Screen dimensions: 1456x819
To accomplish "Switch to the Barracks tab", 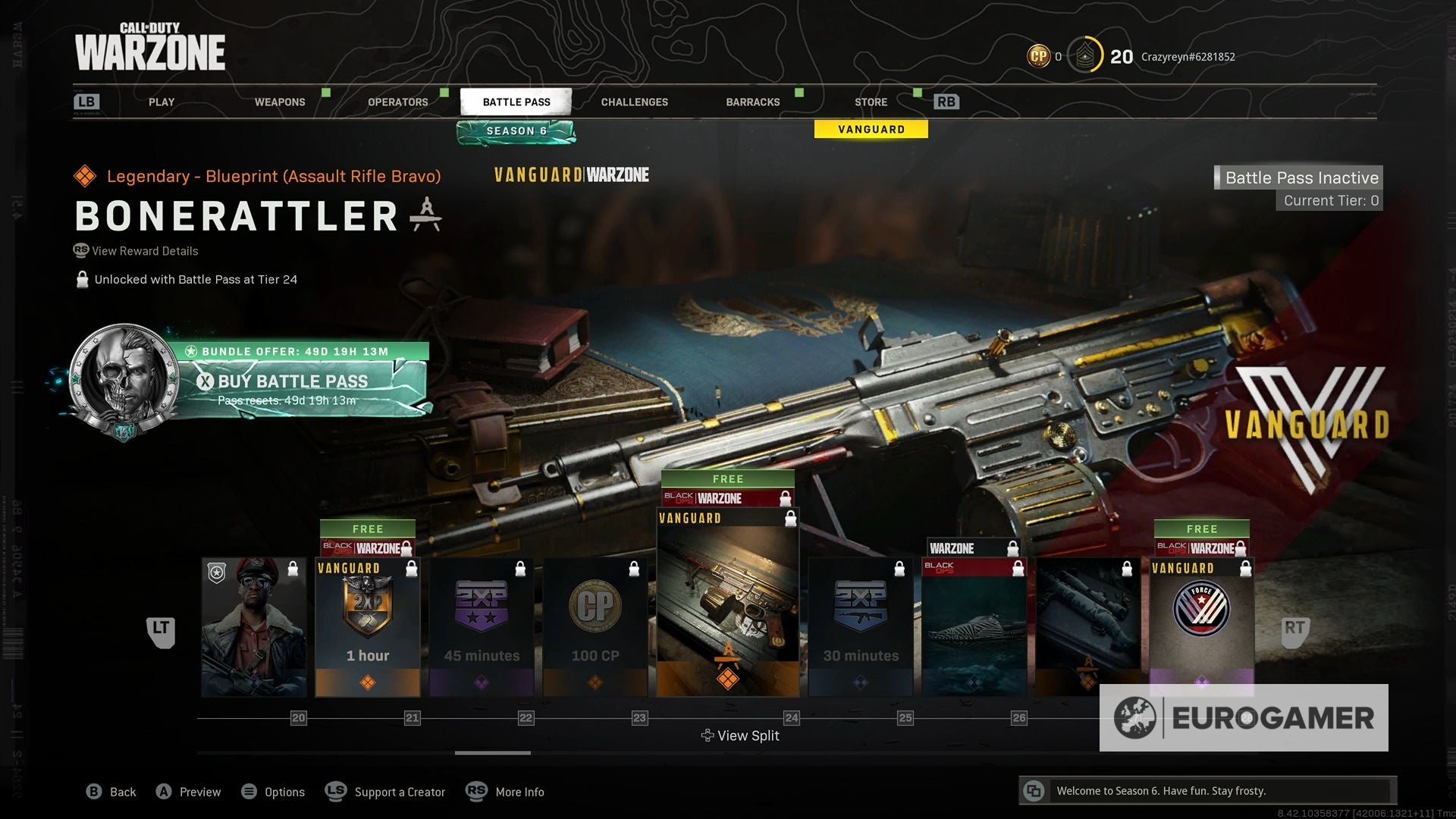I will click(x=753, y=102).
